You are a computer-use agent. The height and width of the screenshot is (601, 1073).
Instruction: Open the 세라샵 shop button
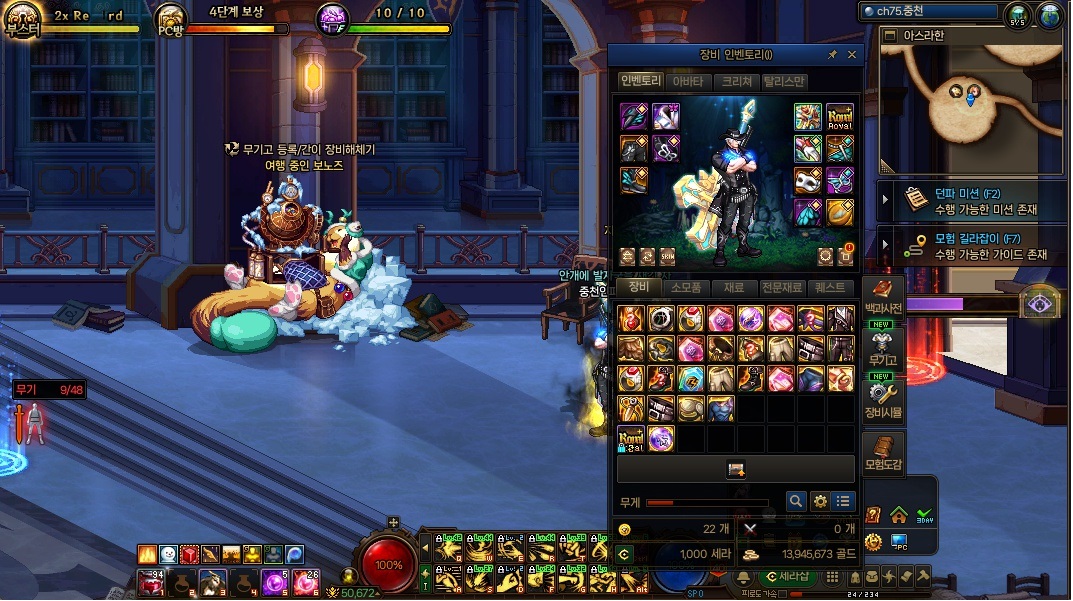(785, 577)
